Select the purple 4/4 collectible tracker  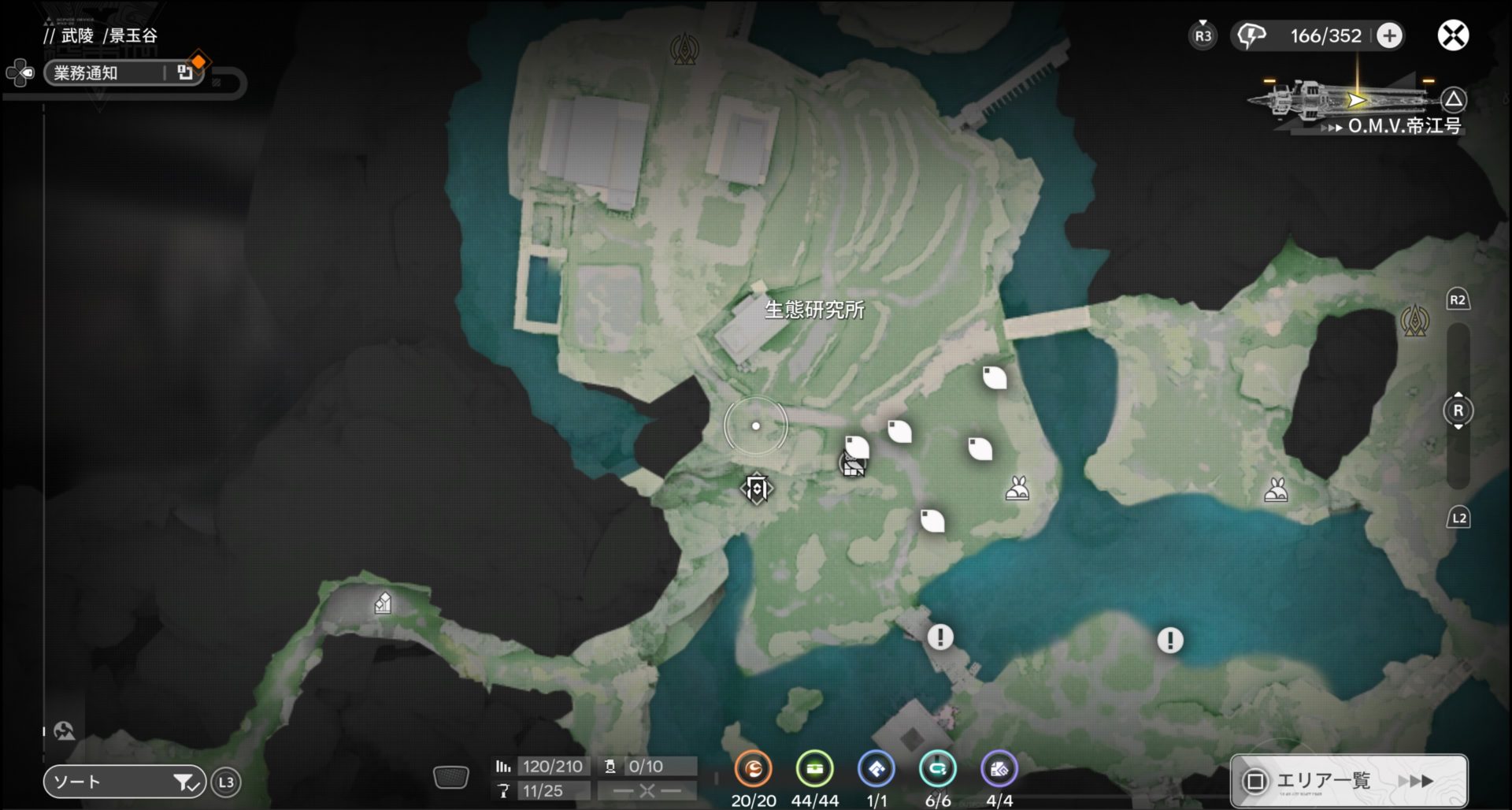point(999,769)
